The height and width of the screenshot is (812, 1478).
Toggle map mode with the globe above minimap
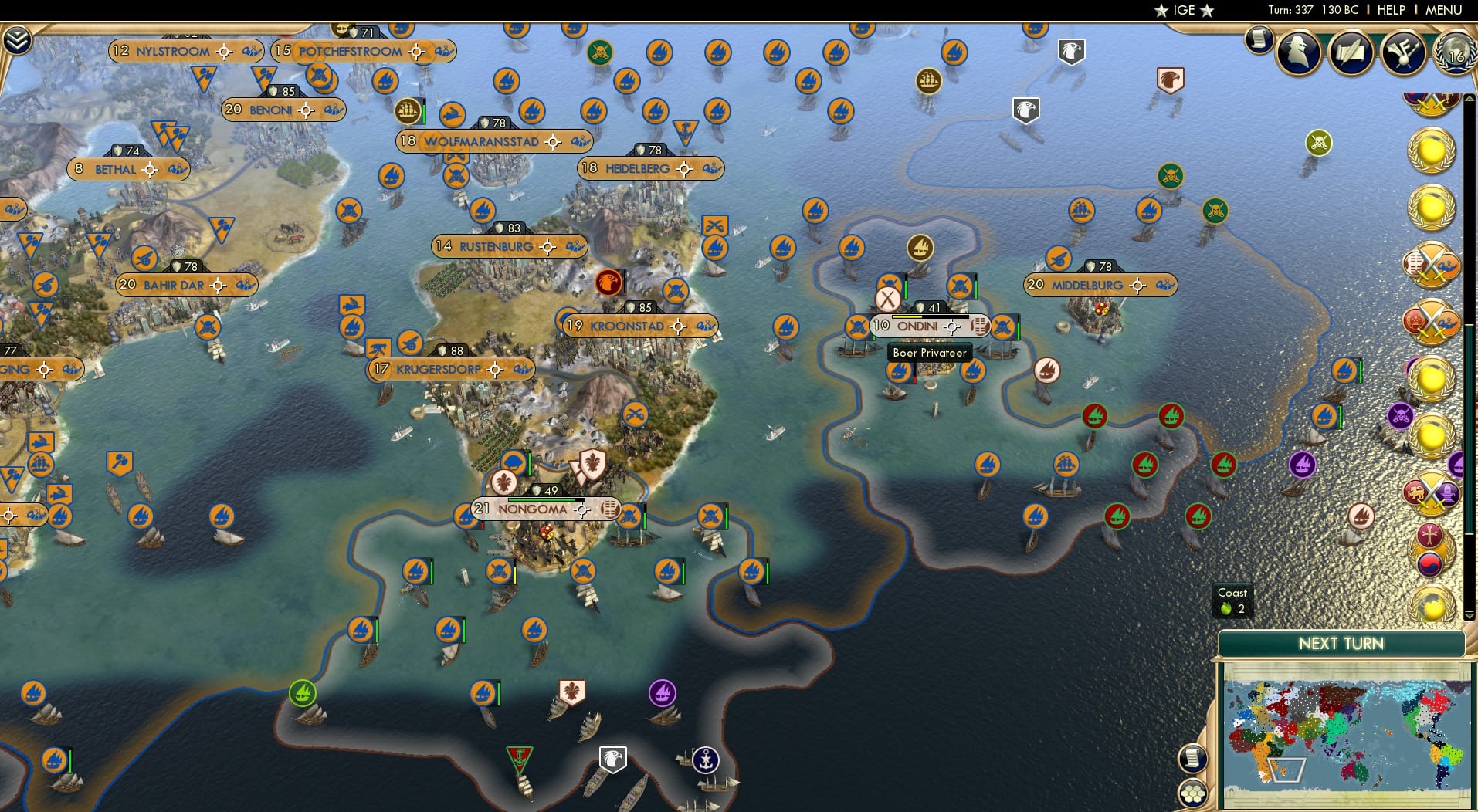(1432, 604)
